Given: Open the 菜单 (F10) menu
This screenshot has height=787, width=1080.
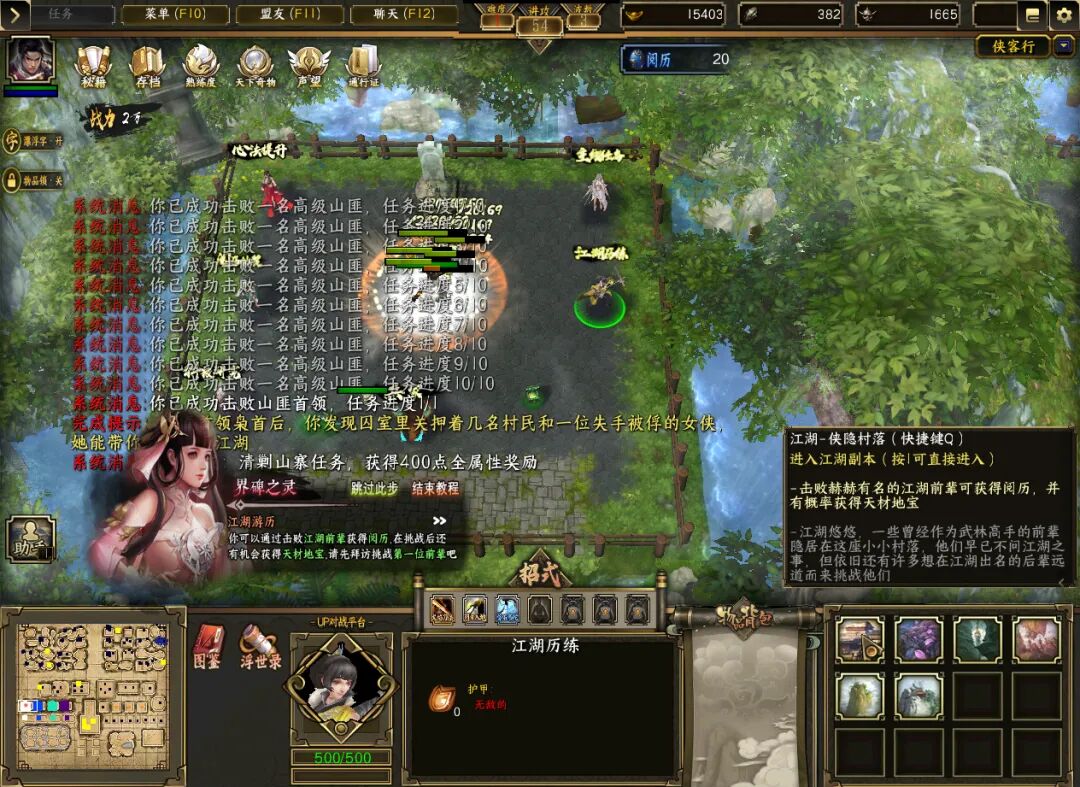Looking at the screenshot, I should (x=174, y=15).
